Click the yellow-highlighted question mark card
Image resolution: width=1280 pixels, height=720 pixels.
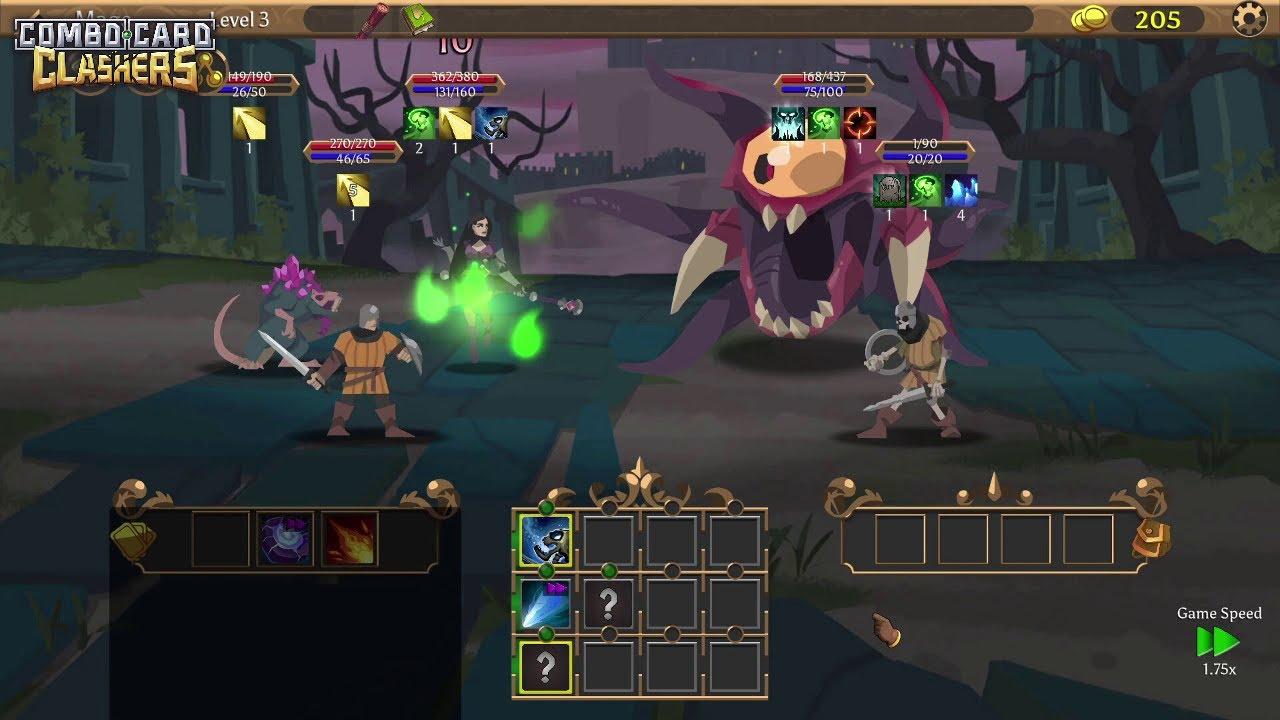click(546, 667)
